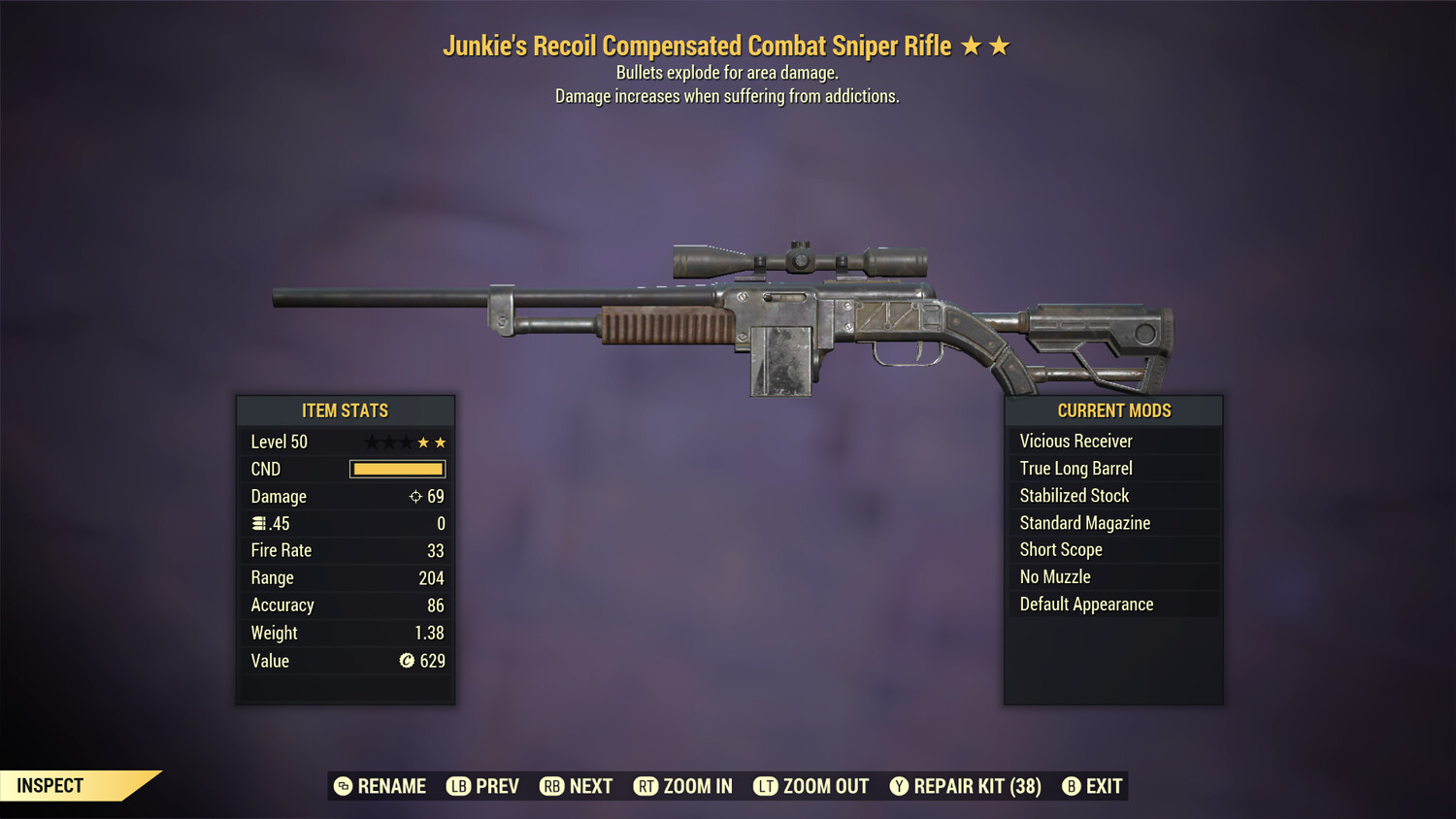
Task: Select the Short Scope mod entry
Action: click(1060, 549)
